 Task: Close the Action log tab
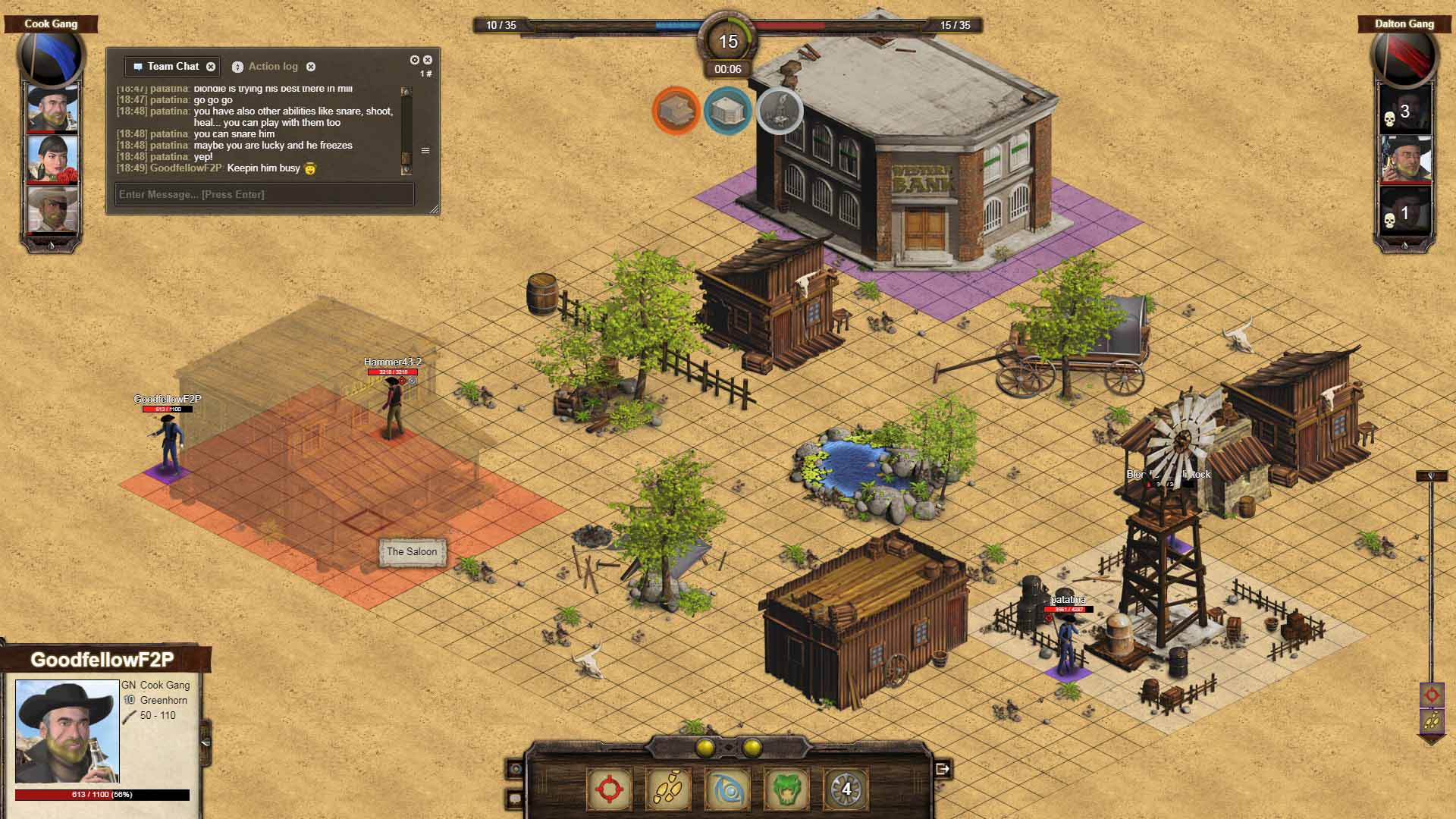[311, 67]
